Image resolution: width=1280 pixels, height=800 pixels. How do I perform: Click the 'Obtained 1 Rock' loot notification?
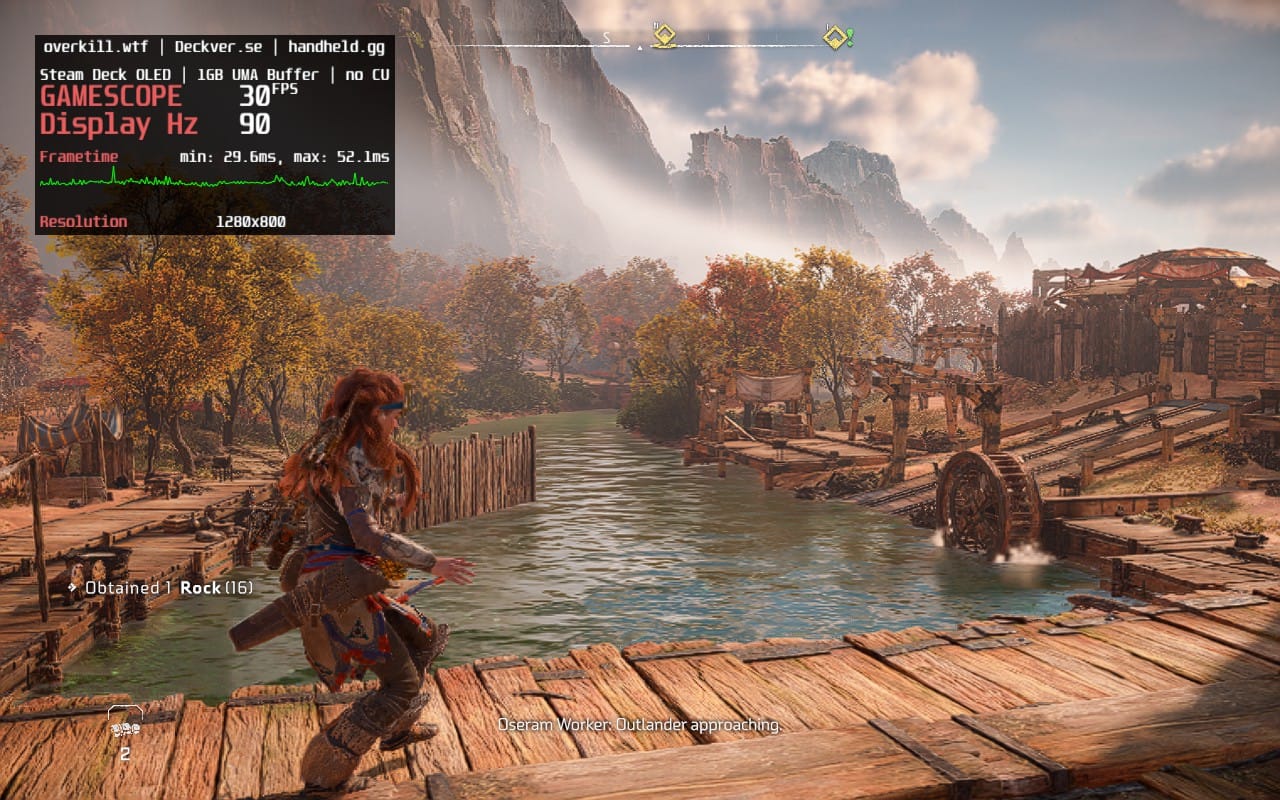point(160,588)
